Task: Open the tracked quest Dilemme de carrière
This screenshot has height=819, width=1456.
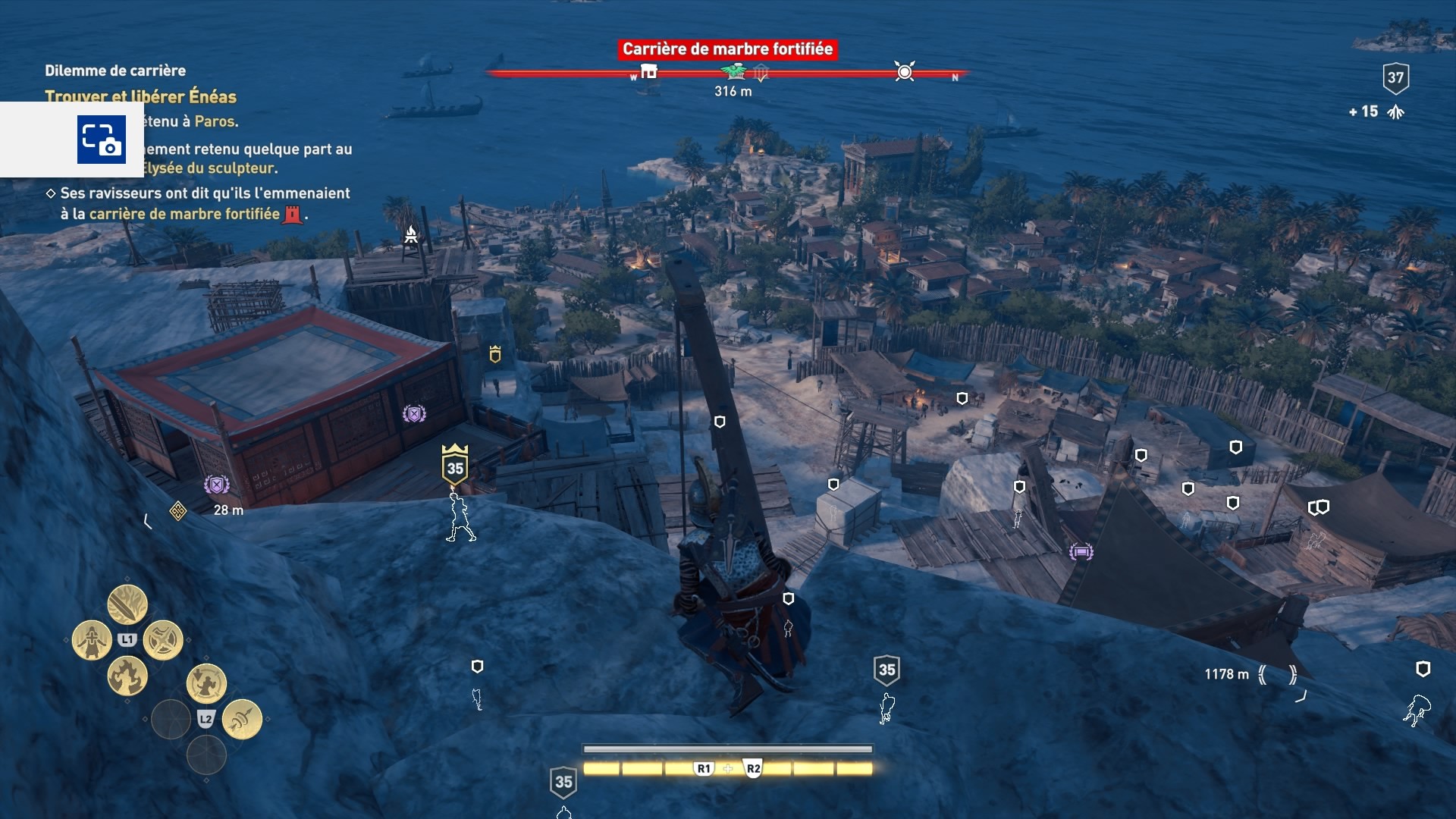Action: pyautogui.click(x=115, y=71)
